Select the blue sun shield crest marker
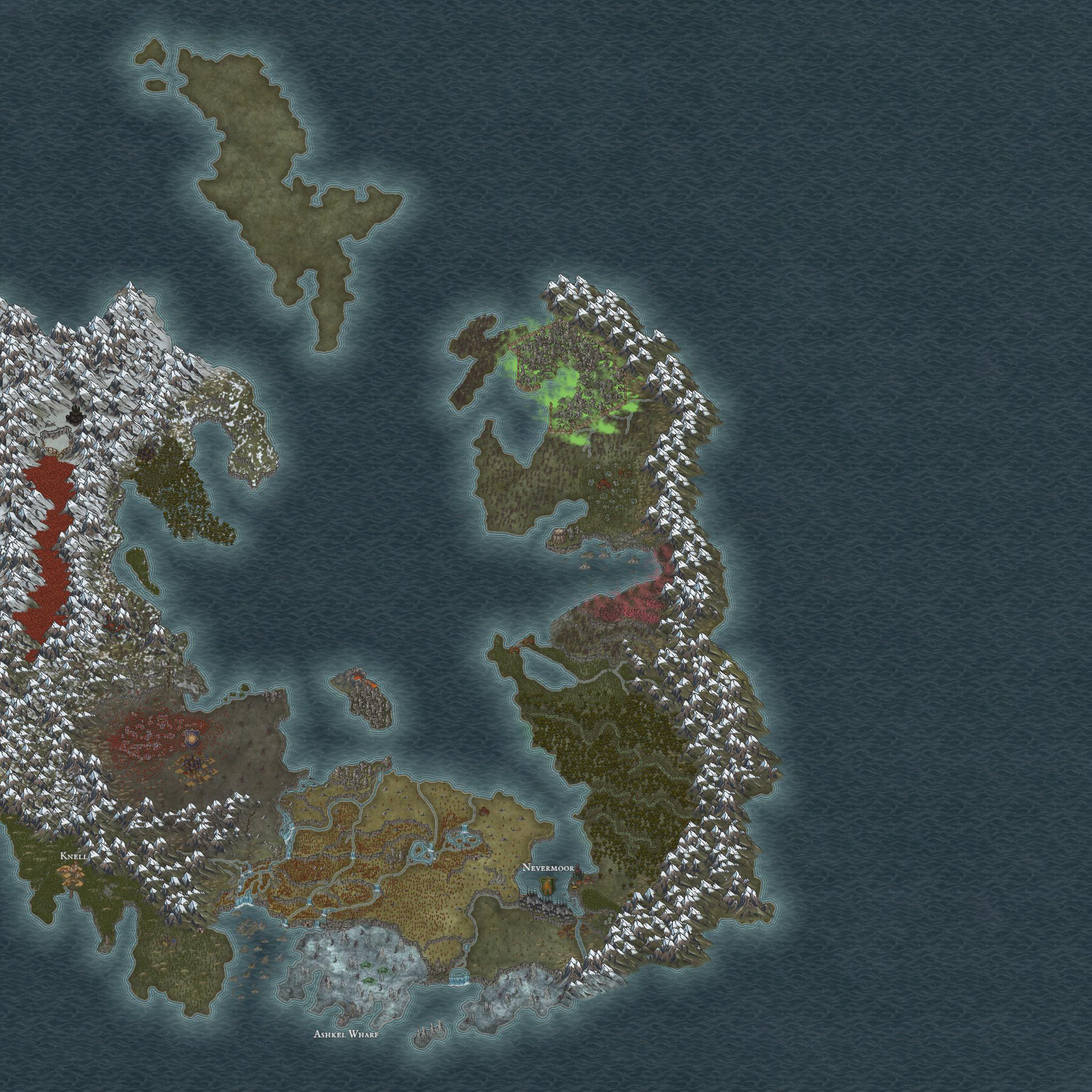Image resolution: width=1092 pixels, height=1092 pixels. click(190, 737)
